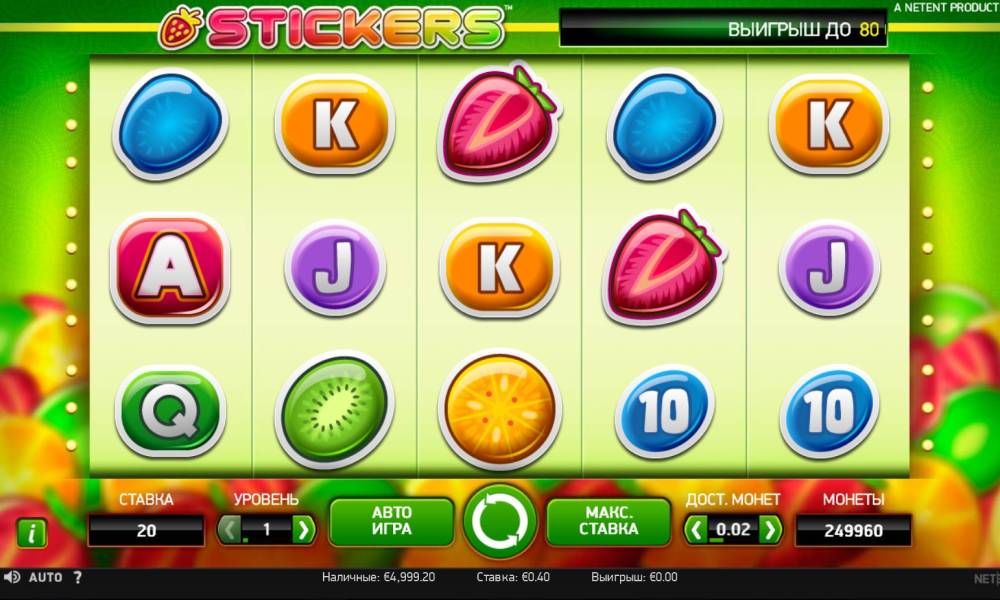The width and height of the screenshot is (1000, 600).
Task: Lower the coin value below 0.02
Action: (696, 529)
